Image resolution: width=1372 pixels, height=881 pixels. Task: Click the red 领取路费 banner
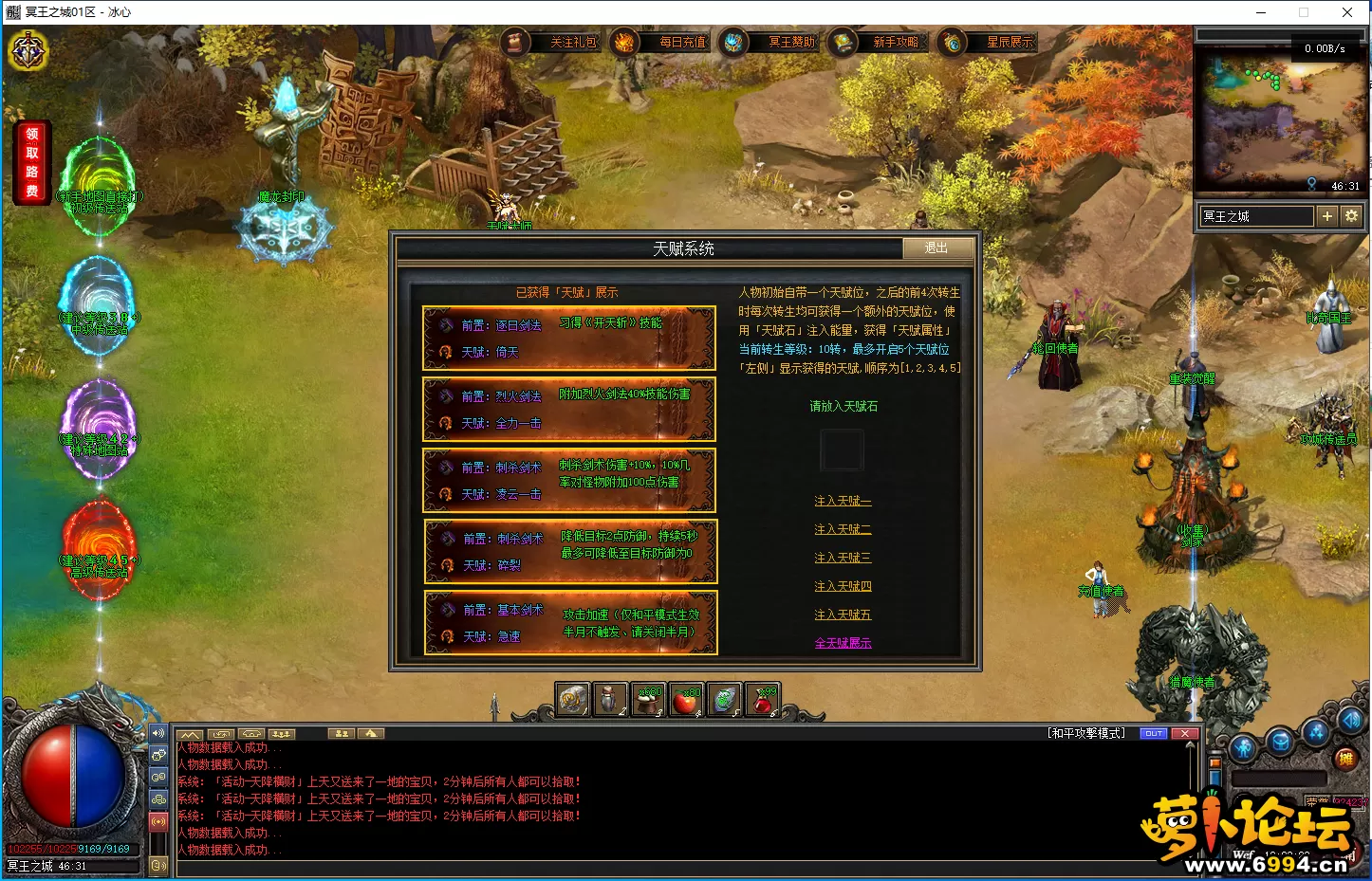[x=32, y=162]
